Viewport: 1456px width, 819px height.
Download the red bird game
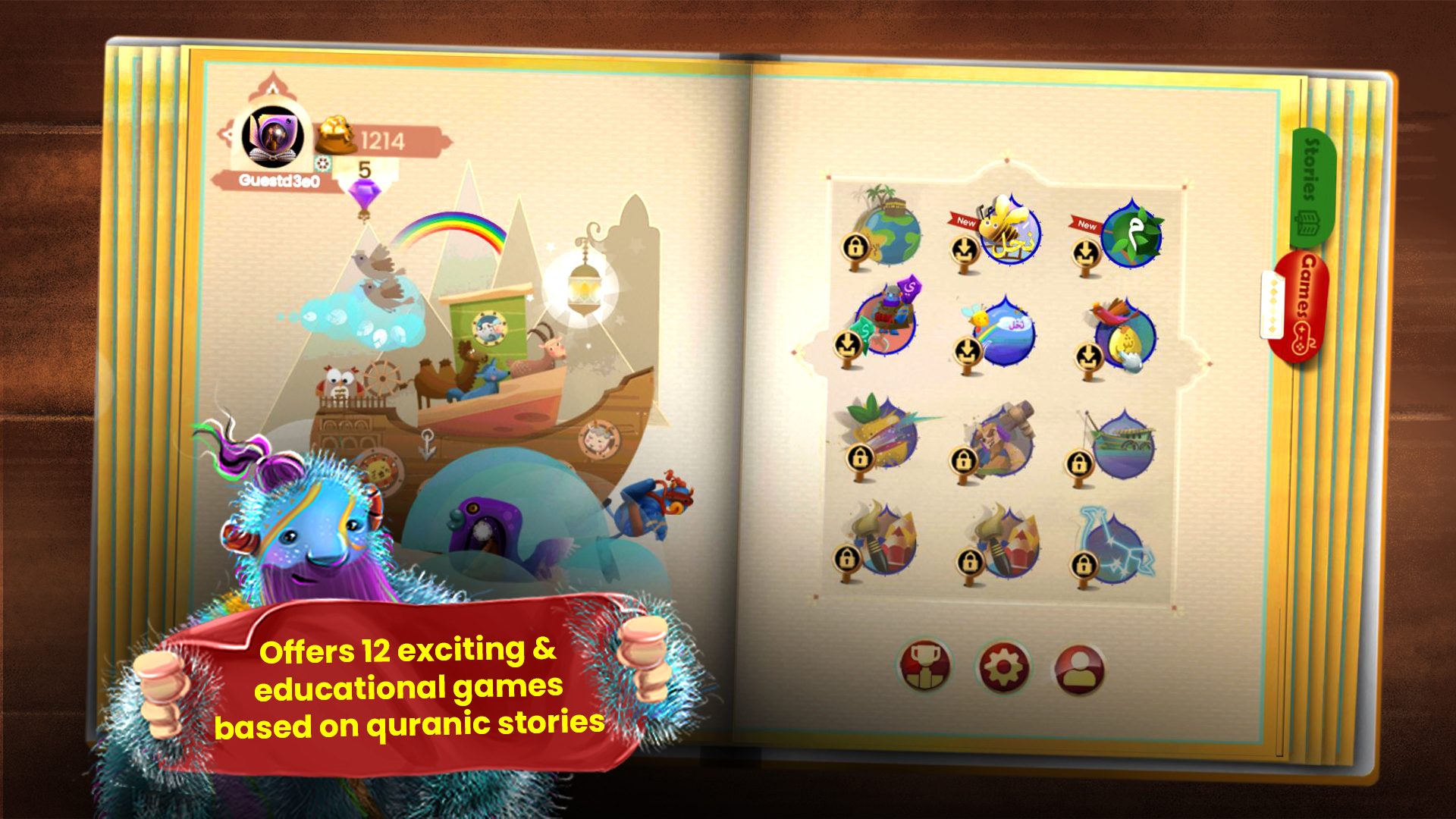(1087, 356)
